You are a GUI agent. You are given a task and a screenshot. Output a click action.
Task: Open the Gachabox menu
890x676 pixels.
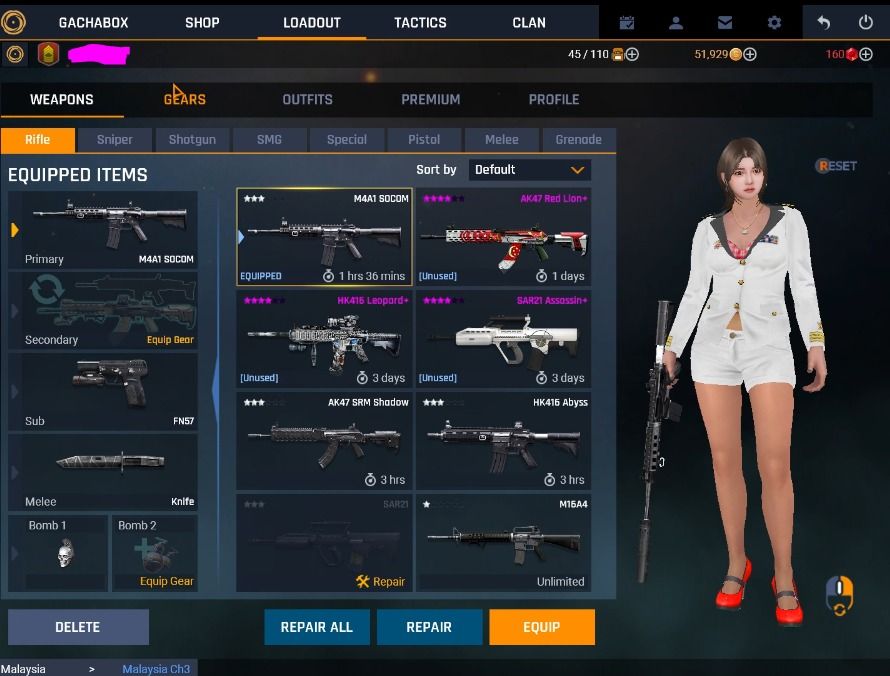(93, 22)
